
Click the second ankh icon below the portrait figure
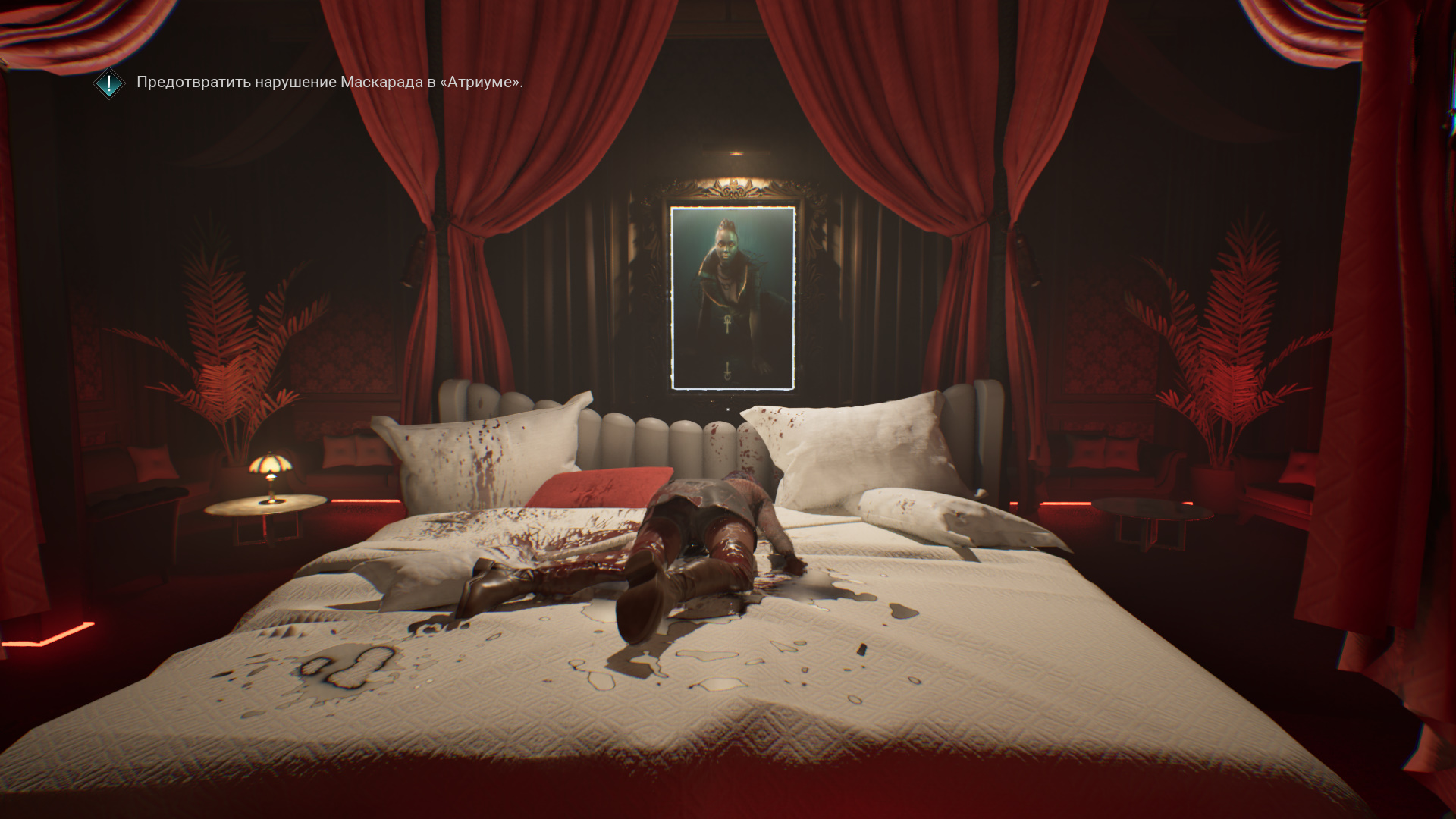727,370
